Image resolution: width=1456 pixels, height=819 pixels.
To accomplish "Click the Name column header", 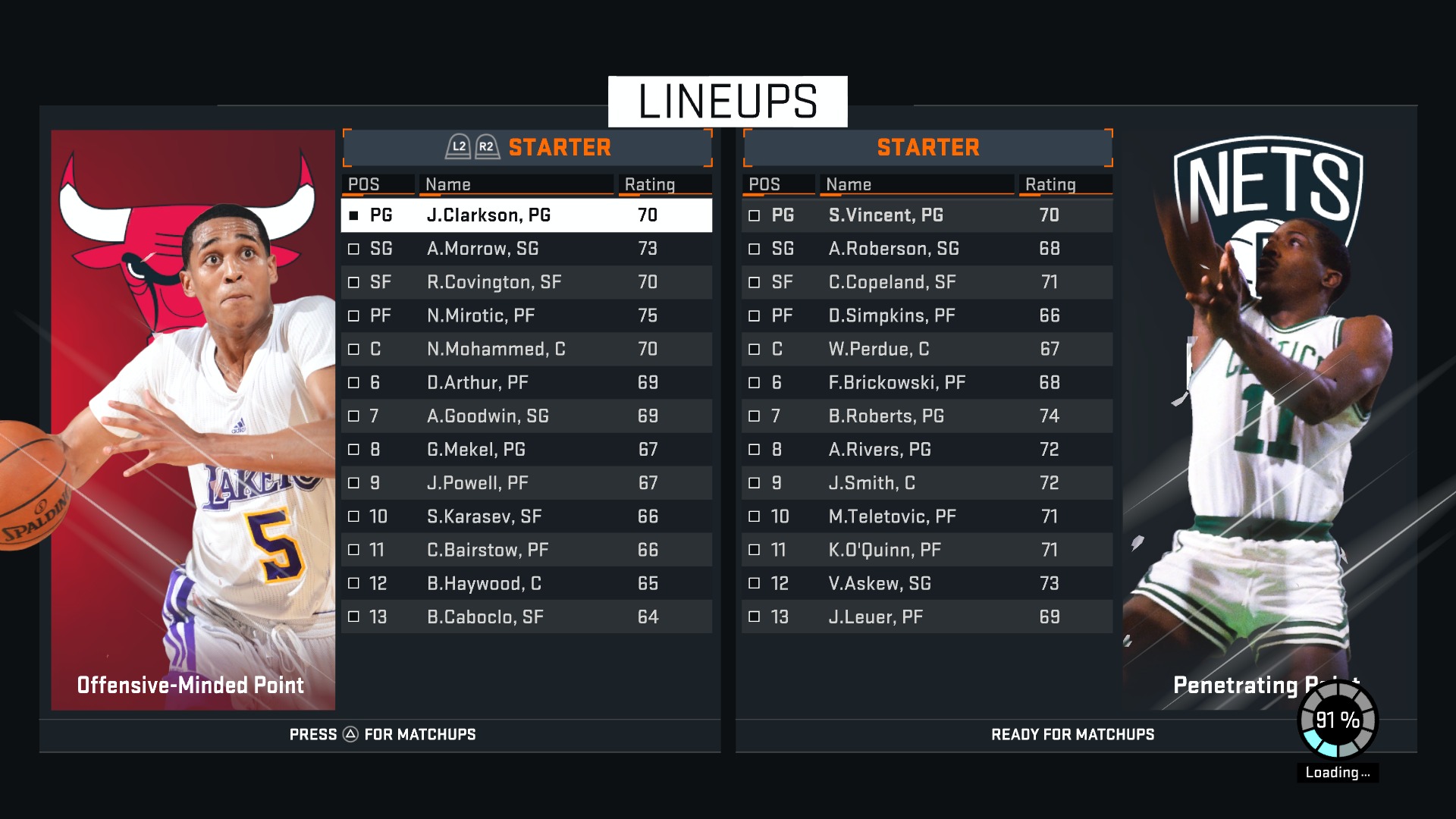I will 447,184.
